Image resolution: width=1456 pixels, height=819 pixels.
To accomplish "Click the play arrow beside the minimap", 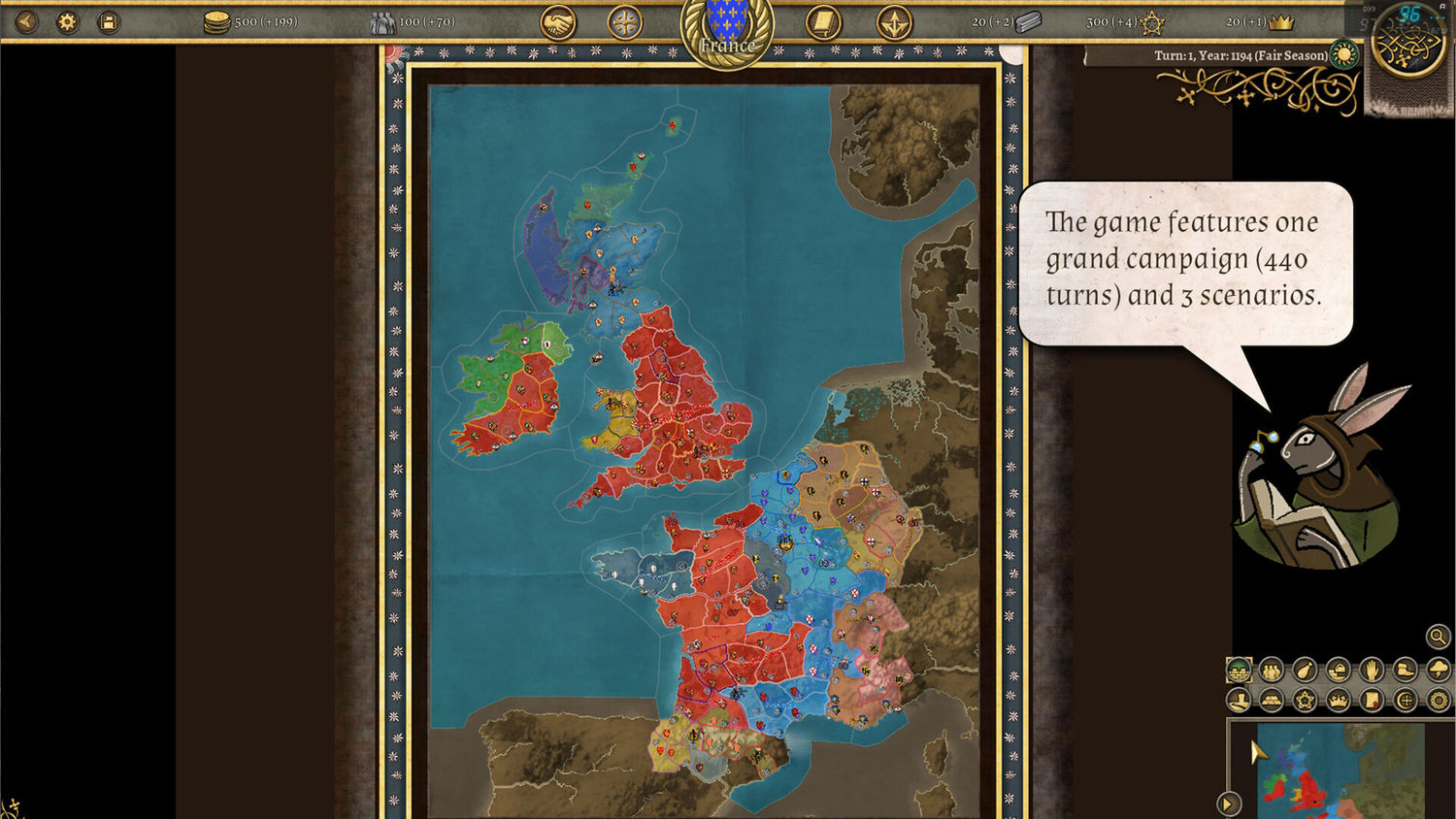I will (x=1228, y=803).
